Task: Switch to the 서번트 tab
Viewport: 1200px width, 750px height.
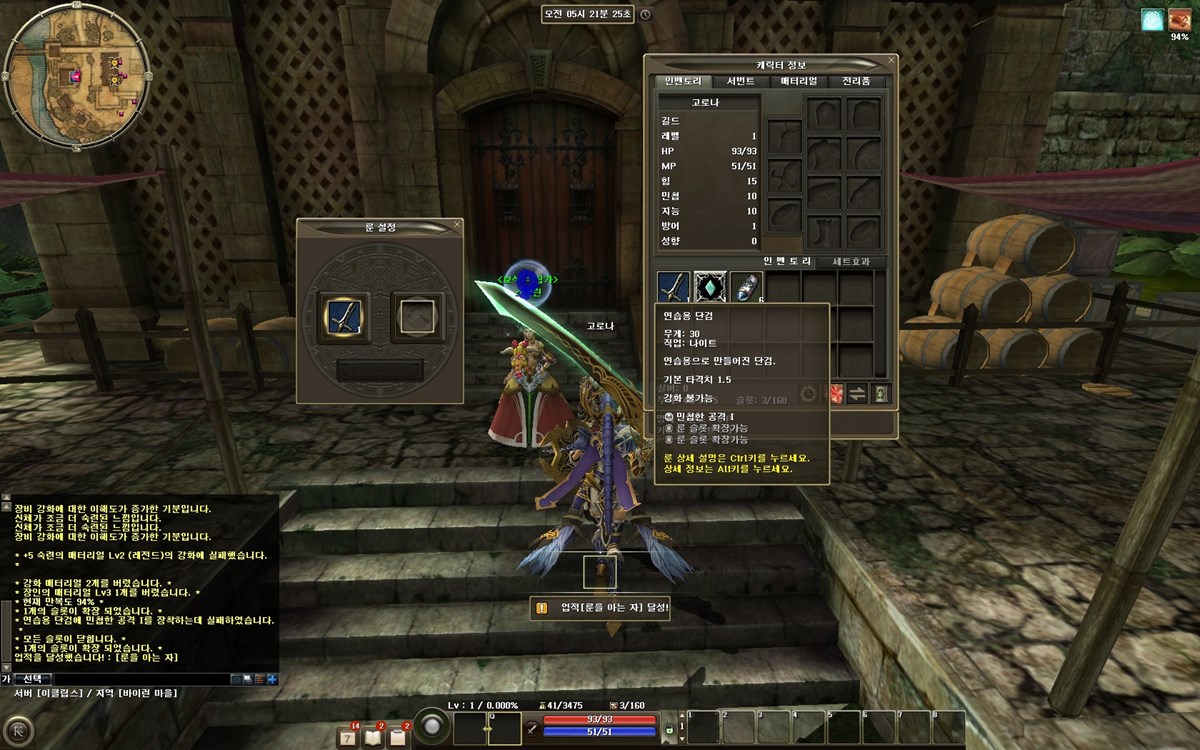Action: coord(741,81)
